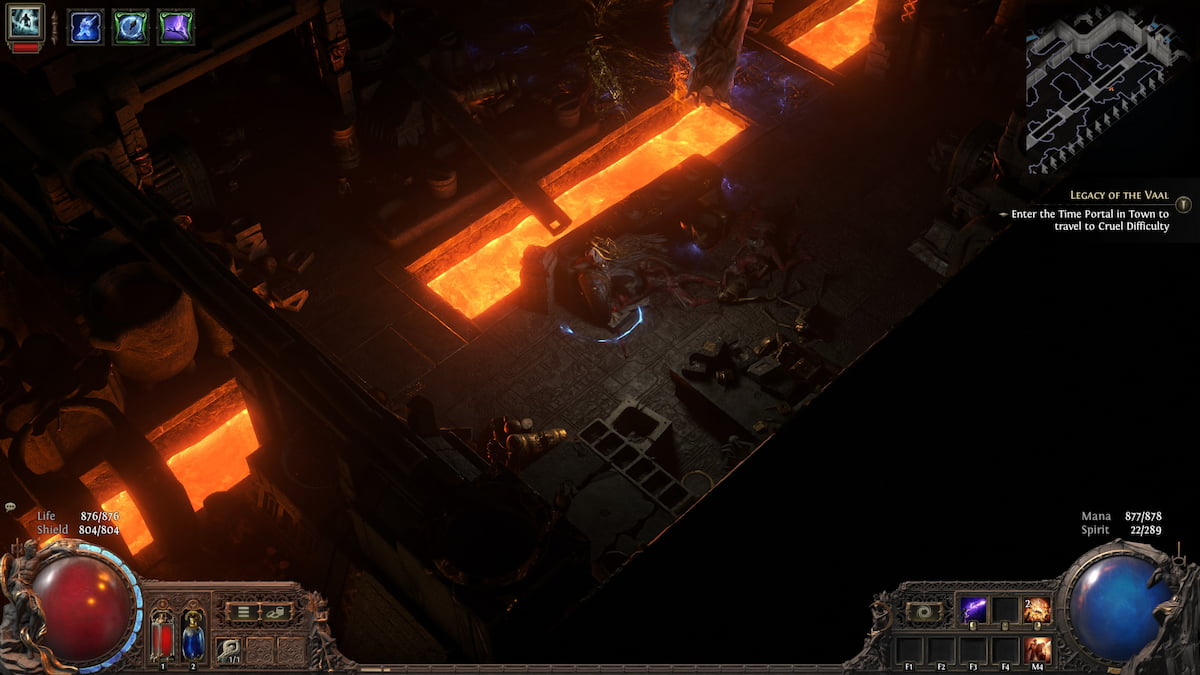Open the three-line menu button
Image resolution: width=1200 pixels, height=675 pixels.
pyautogui.click(x=241, y=612)
